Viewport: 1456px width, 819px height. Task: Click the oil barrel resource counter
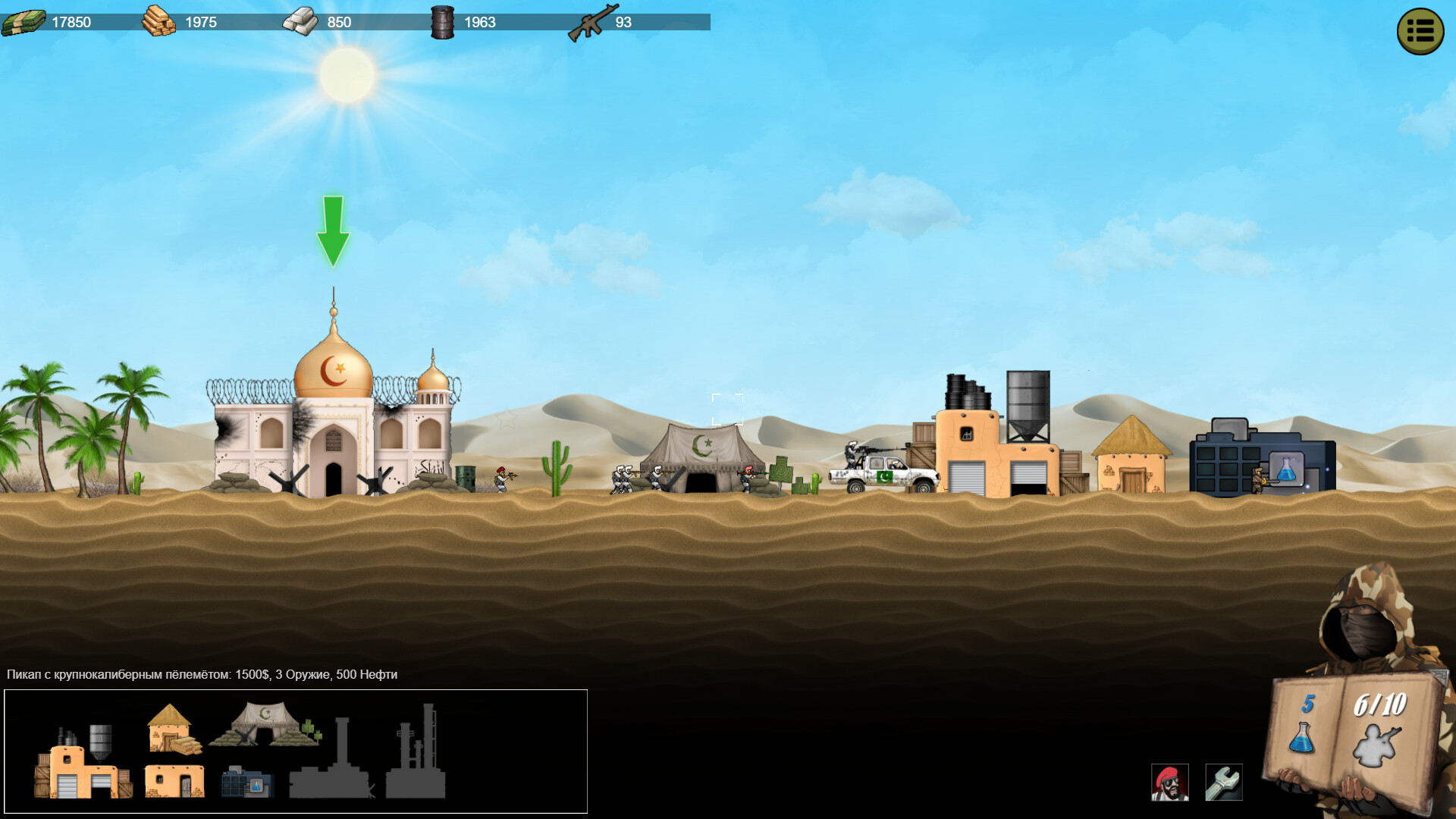442,21
